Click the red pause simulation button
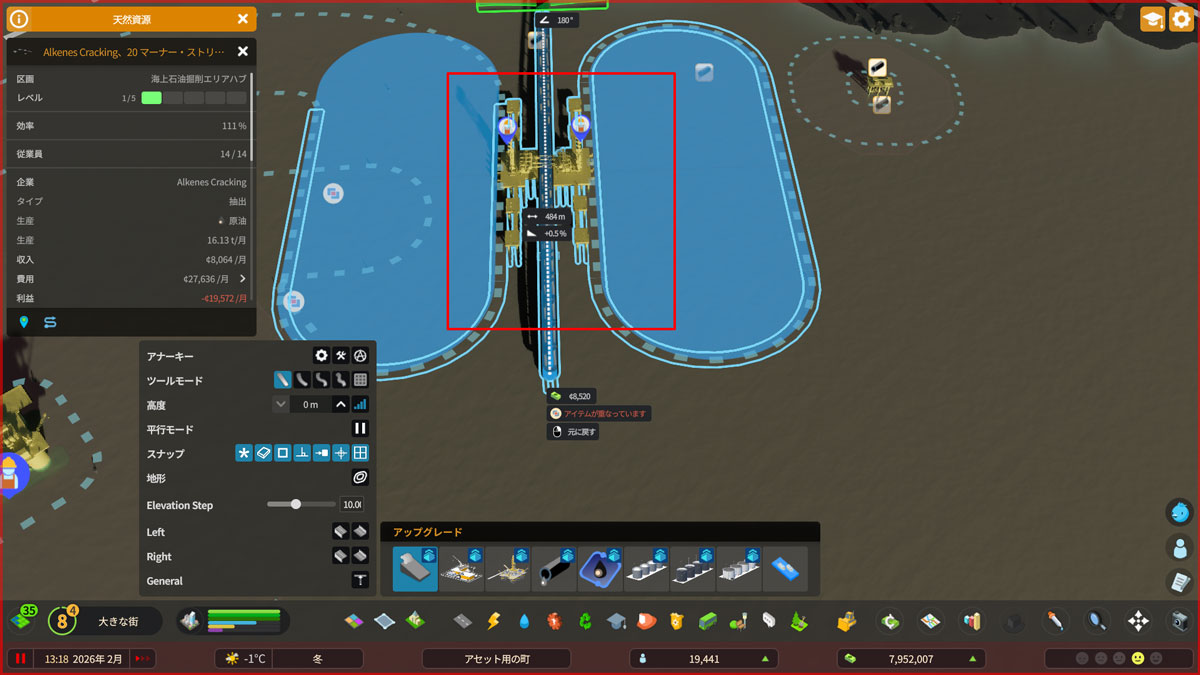 click(x=20, y=659)
